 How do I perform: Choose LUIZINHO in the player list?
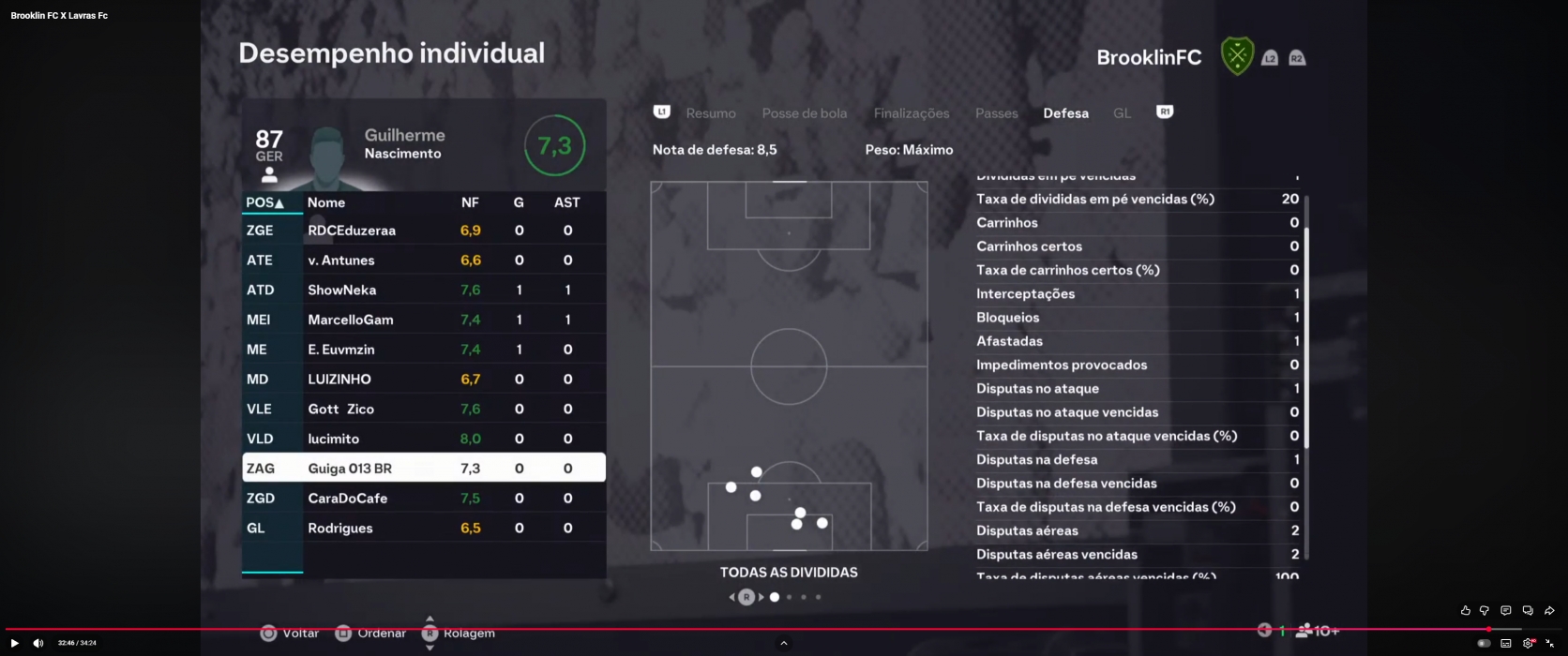point(423,380)
